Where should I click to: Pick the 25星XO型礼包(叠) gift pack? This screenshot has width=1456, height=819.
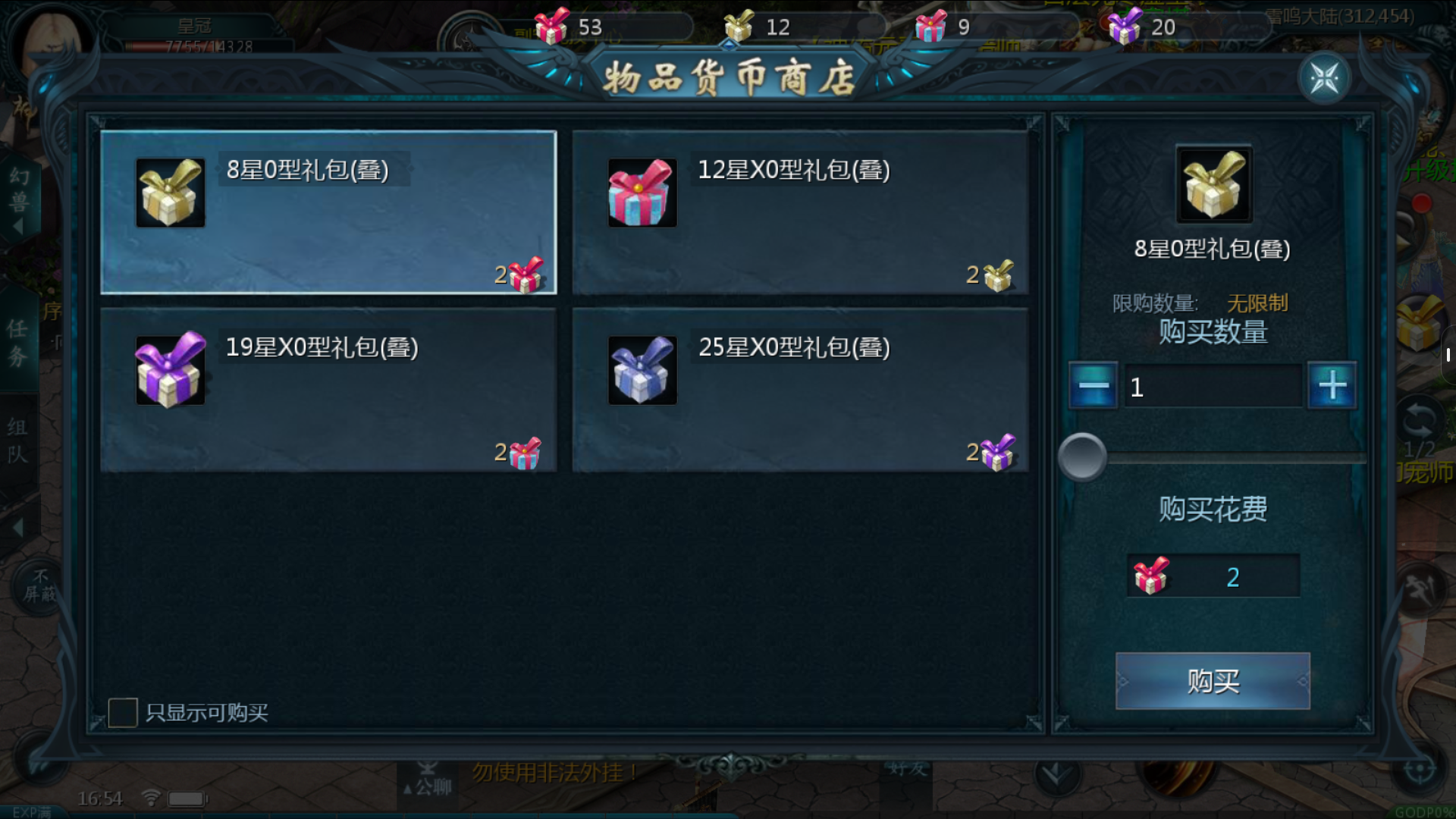pyautogui.click(x=800, y=390)
